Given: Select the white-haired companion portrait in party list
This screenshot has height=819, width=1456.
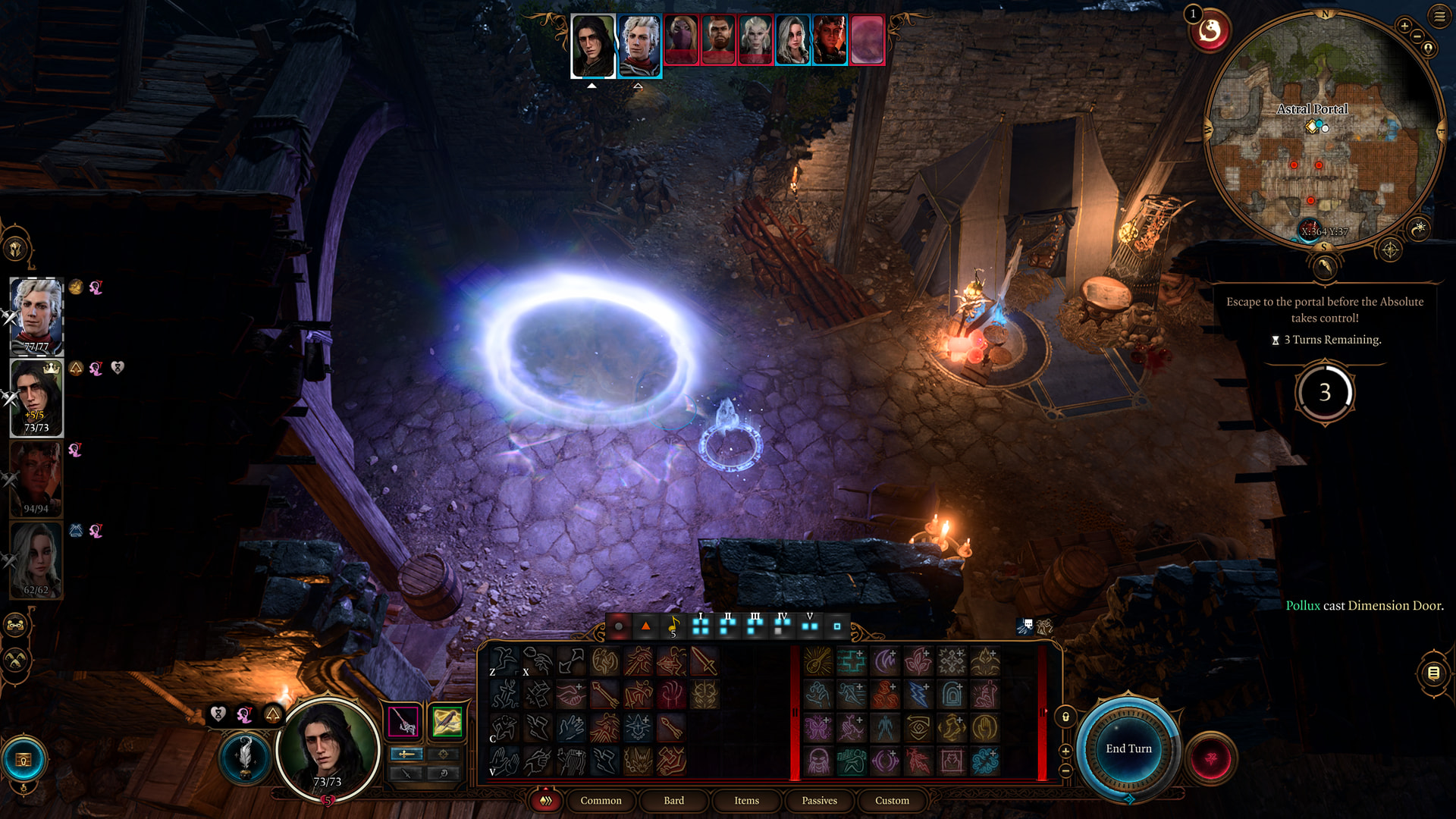Looking at the screenshot, I should [x=36, y=315].
